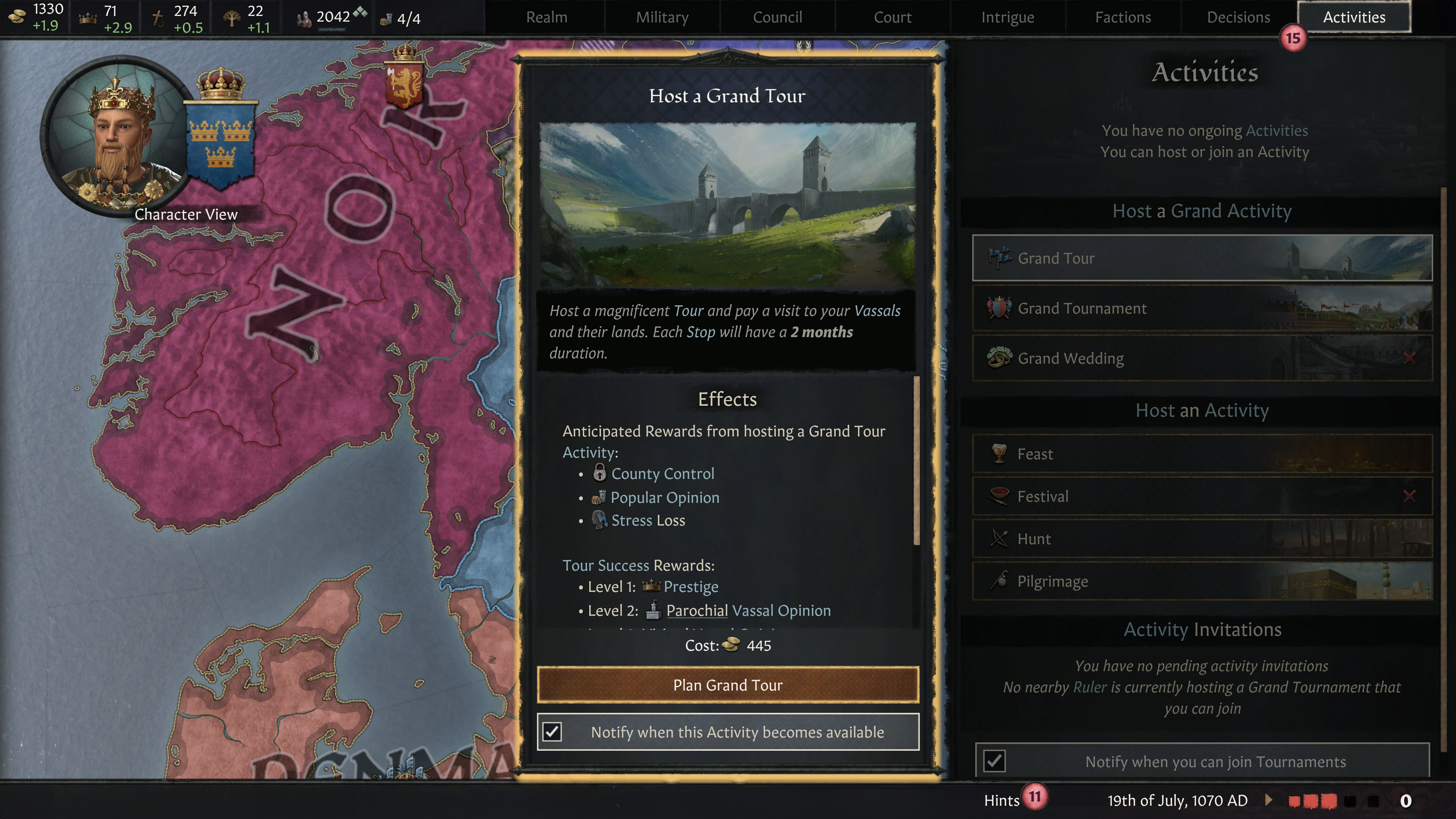Click the County Control padlock icon under Effects
This screenshot has height=819, width=1456.
point(601,474)
